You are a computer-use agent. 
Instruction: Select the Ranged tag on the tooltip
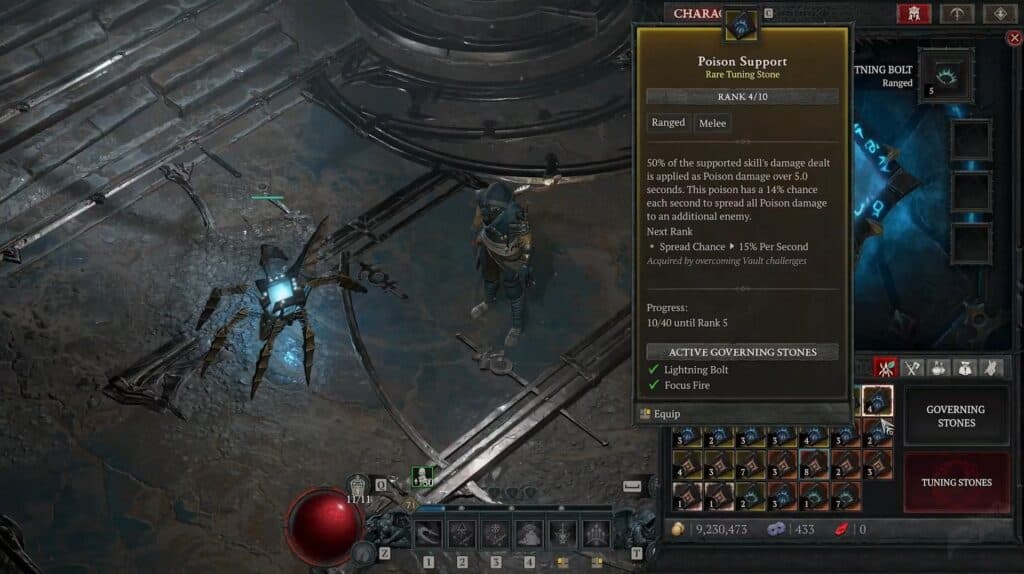[668, 123]
